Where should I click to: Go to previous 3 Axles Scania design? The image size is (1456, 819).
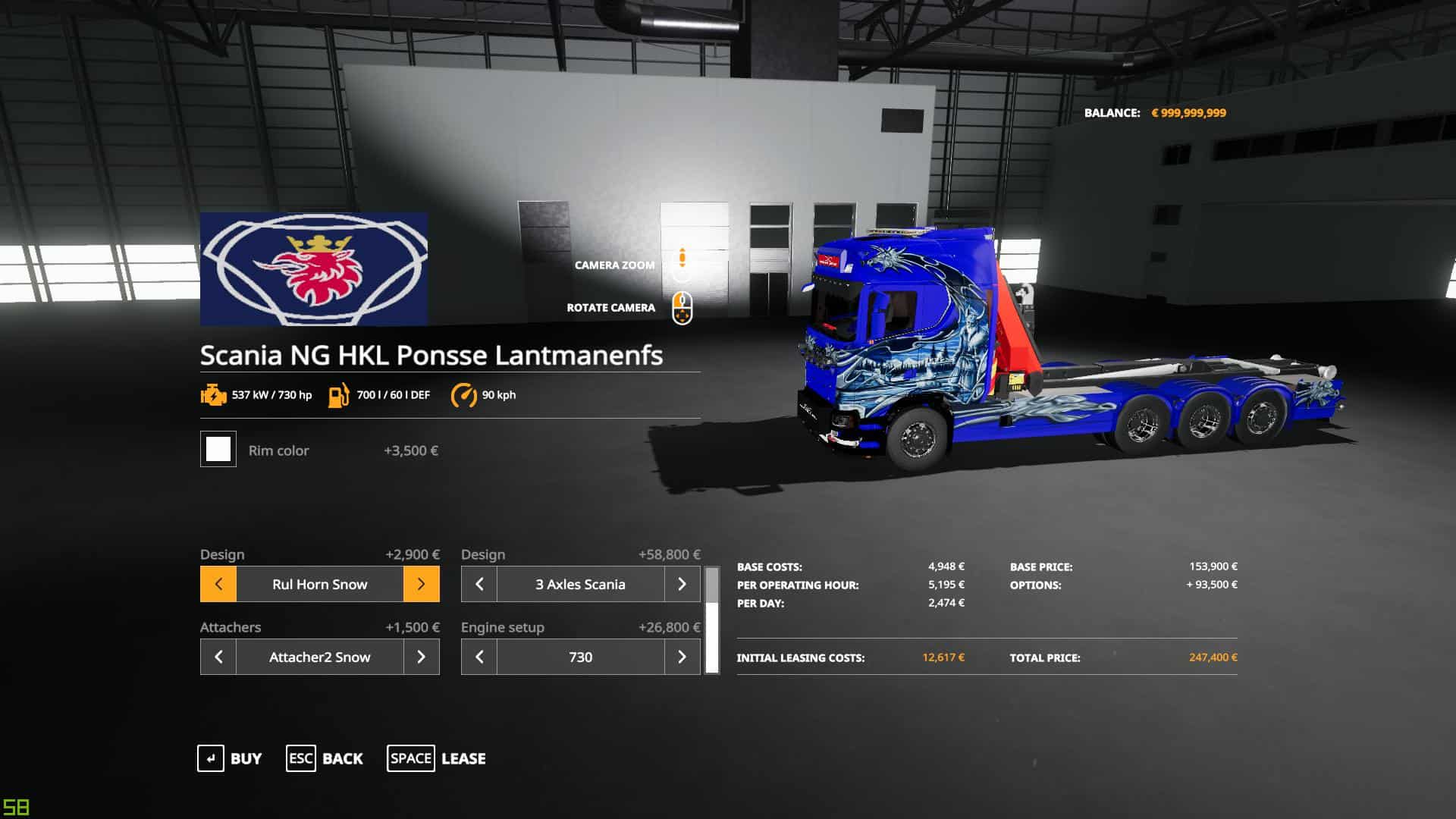pyautogui.click(x=479, y=584)
